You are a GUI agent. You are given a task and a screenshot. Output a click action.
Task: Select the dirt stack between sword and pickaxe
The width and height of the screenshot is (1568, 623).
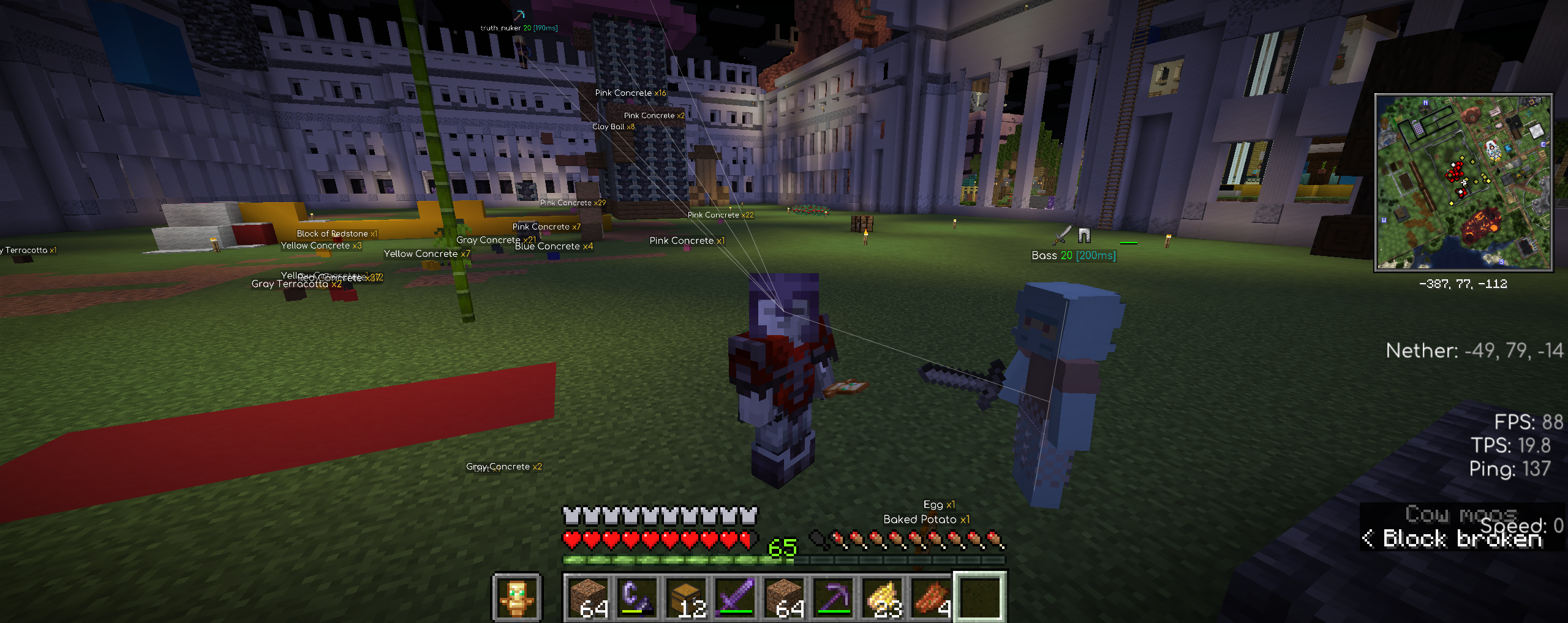point(785,597)
